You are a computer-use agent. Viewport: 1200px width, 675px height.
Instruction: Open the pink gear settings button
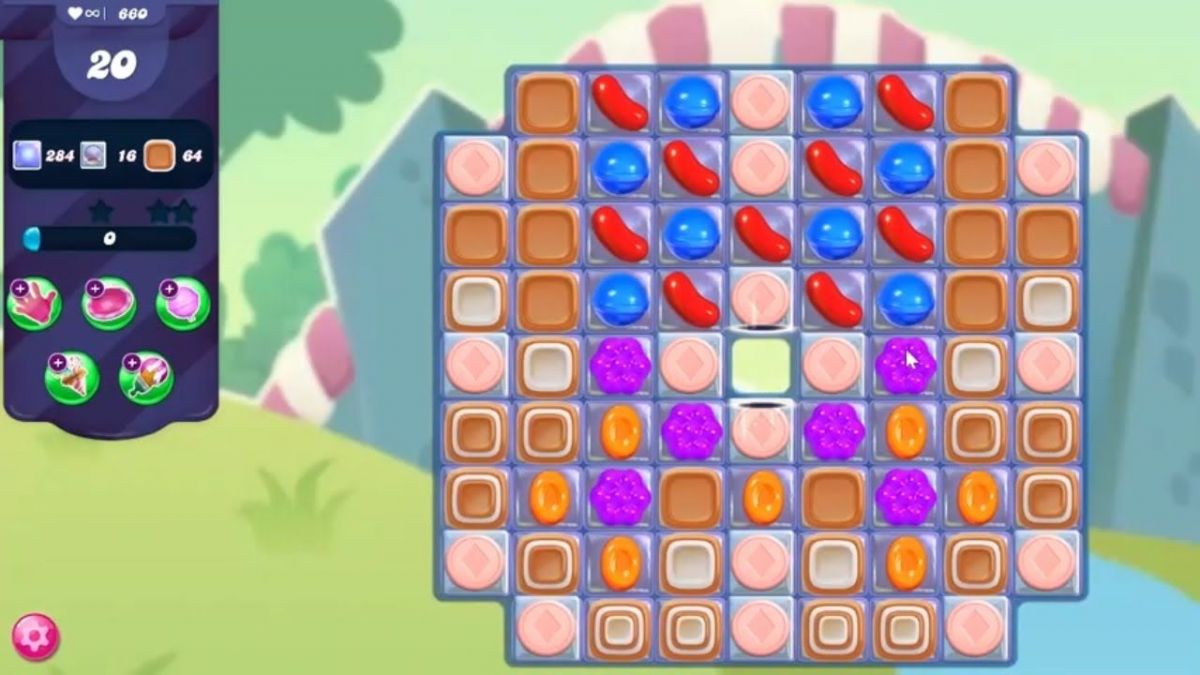coord(35,637)
